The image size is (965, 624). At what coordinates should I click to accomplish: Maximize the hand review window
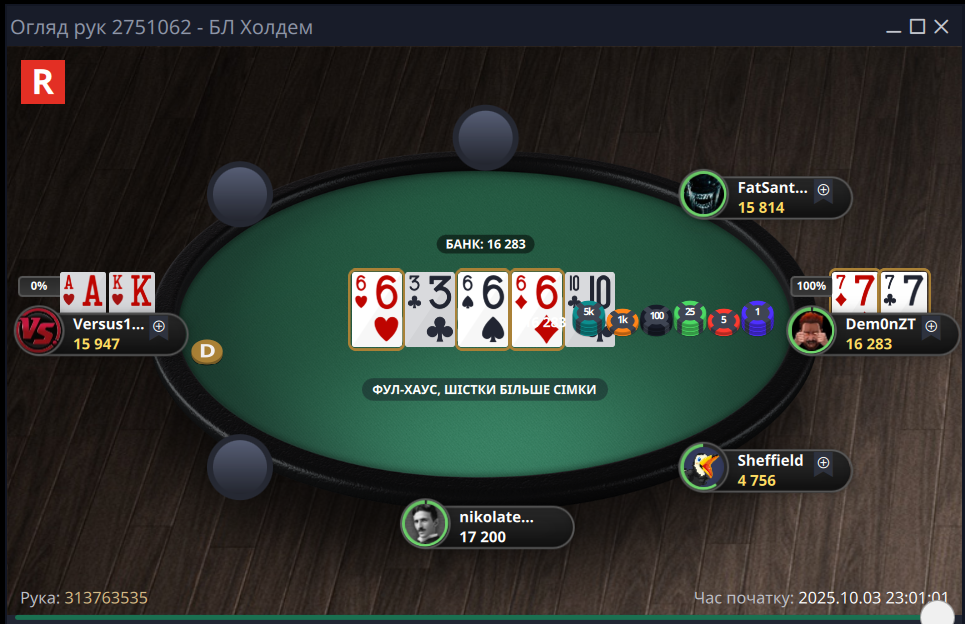tap(917, 27)
